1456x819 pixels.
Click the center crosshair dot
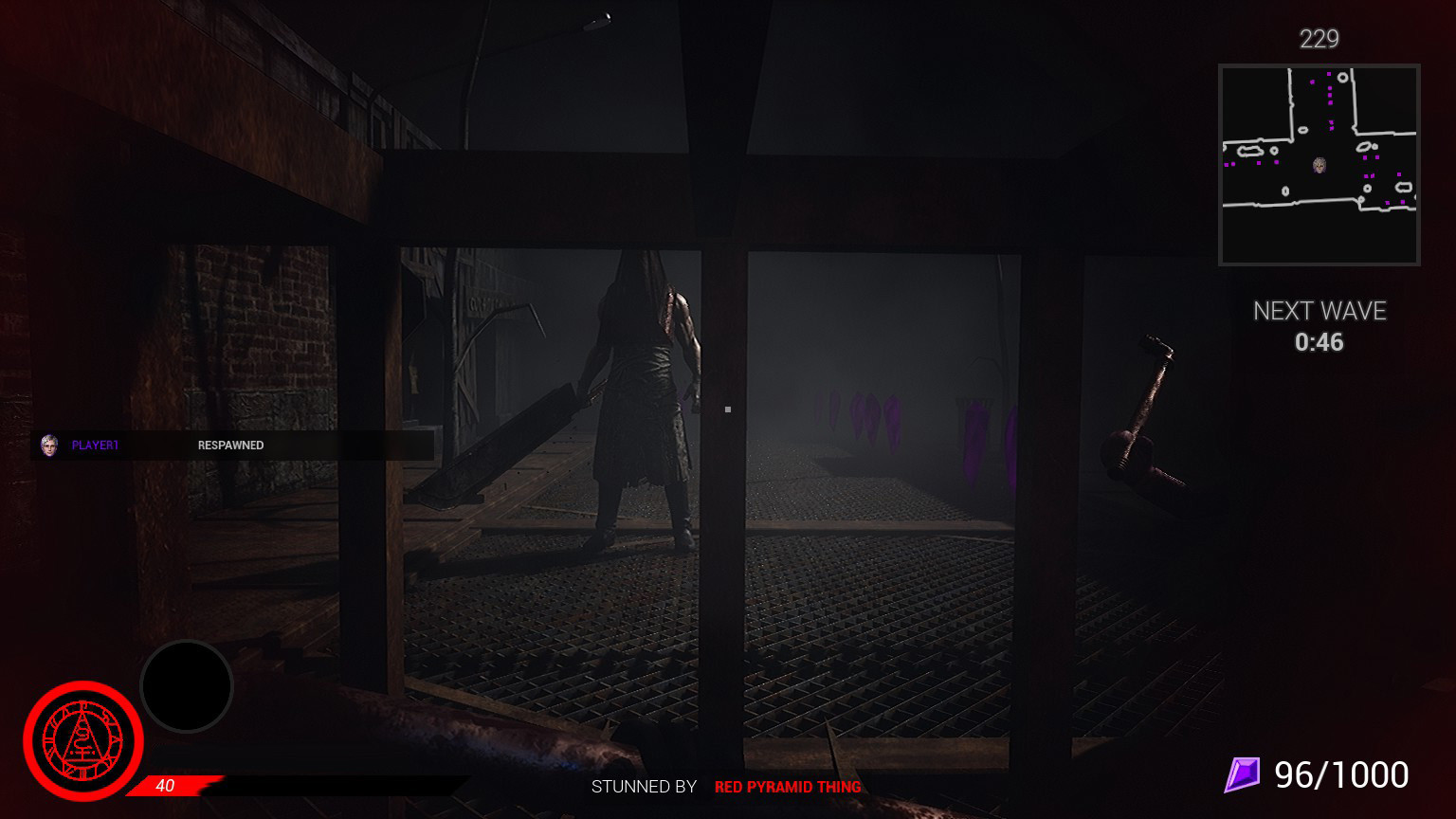728,409
